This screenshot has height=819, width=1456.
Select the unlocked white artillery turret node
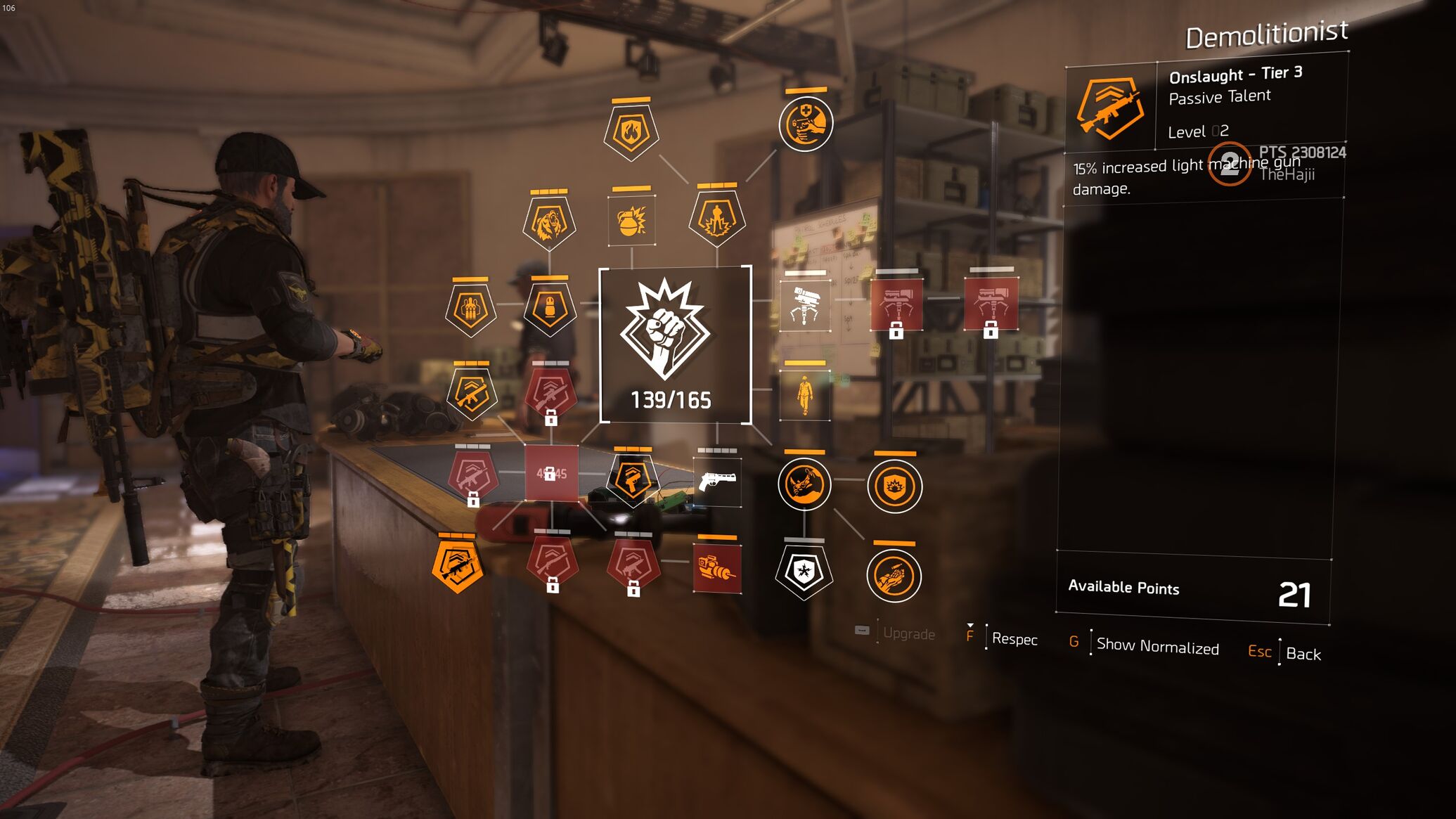click(x=805, y=306)
